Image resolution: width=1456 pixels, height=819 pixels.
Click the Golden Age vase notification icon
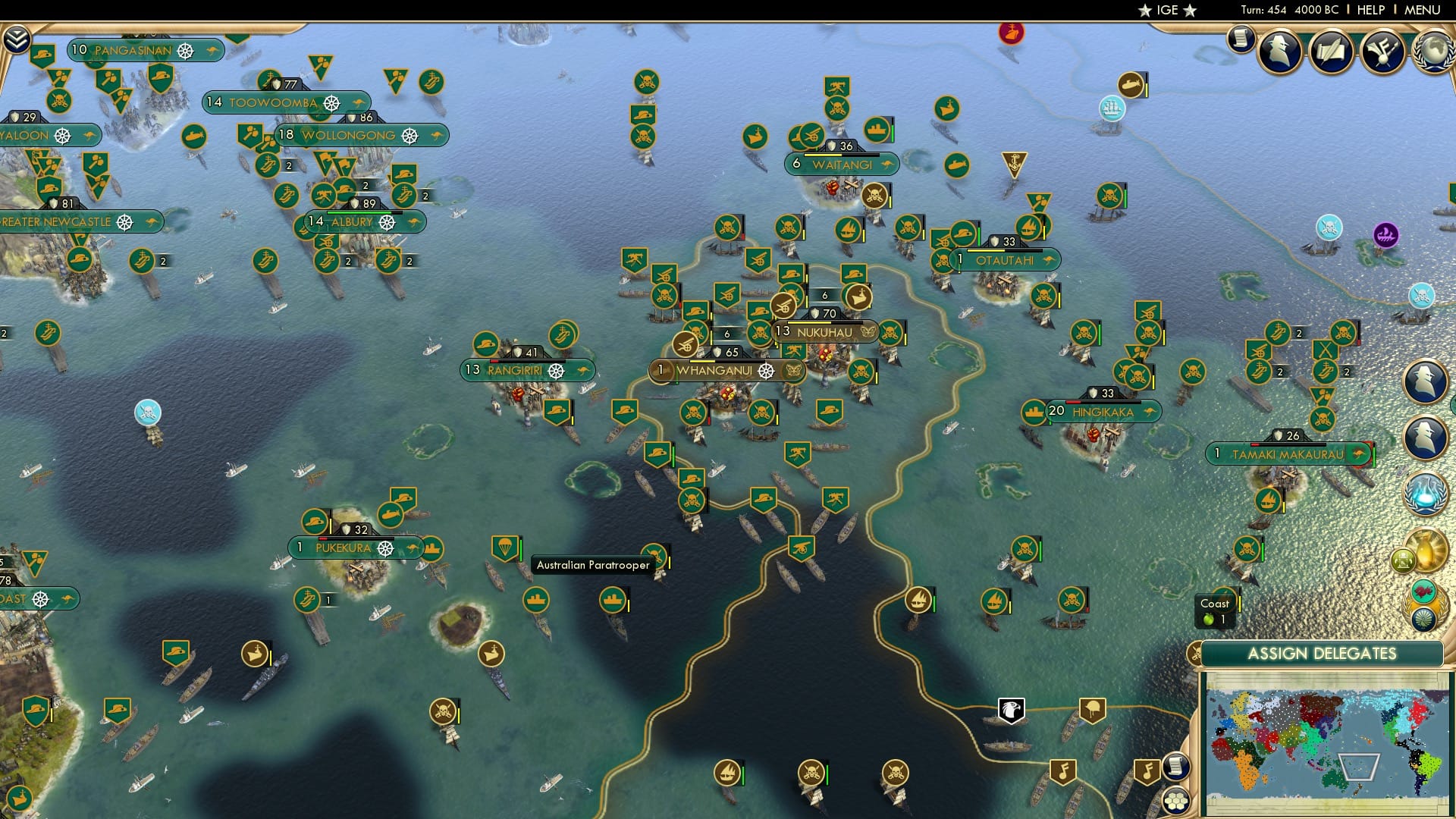[1426, 550]
